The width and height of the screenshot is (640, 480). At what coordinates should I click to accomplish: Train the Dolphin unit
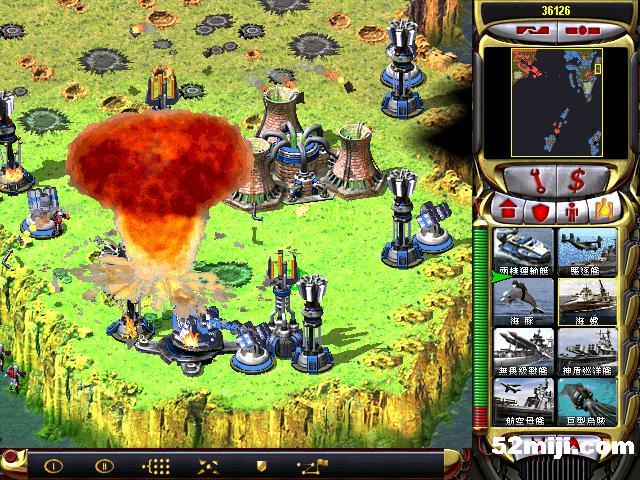point(524,300)
